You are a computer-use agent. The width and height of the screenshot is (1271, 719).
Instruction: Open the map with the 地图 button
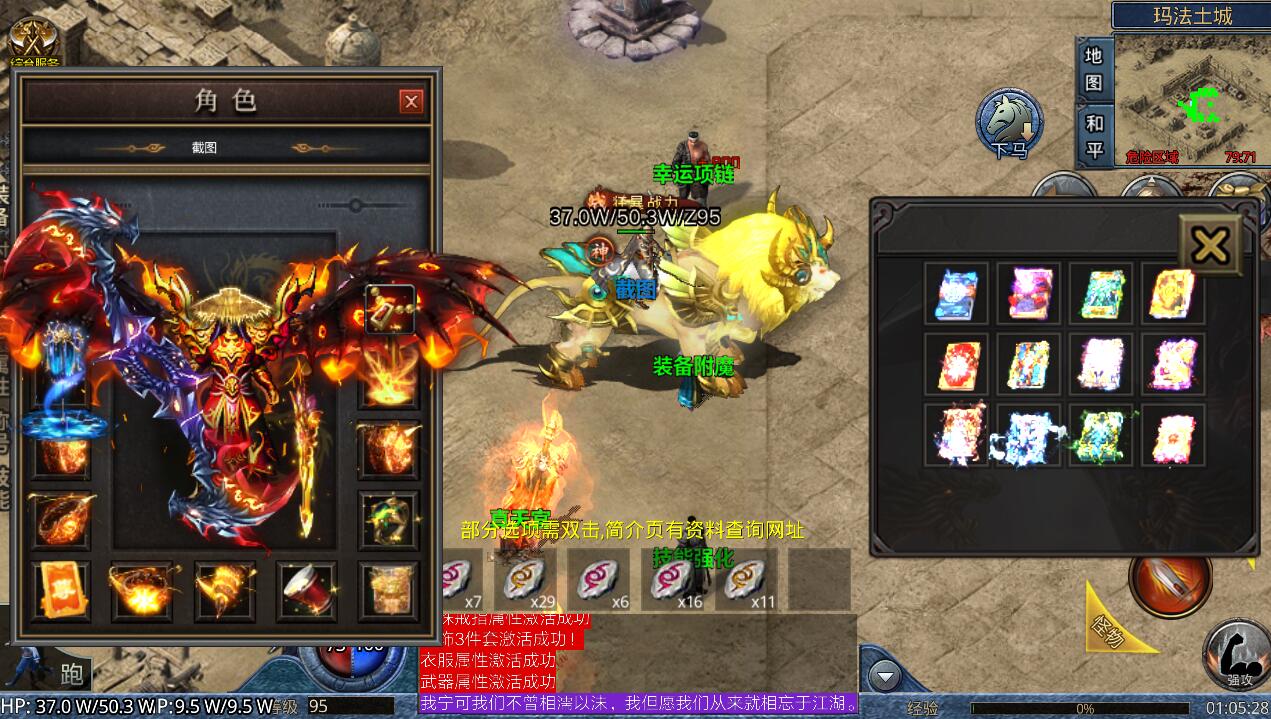[x=1093, y=68]
